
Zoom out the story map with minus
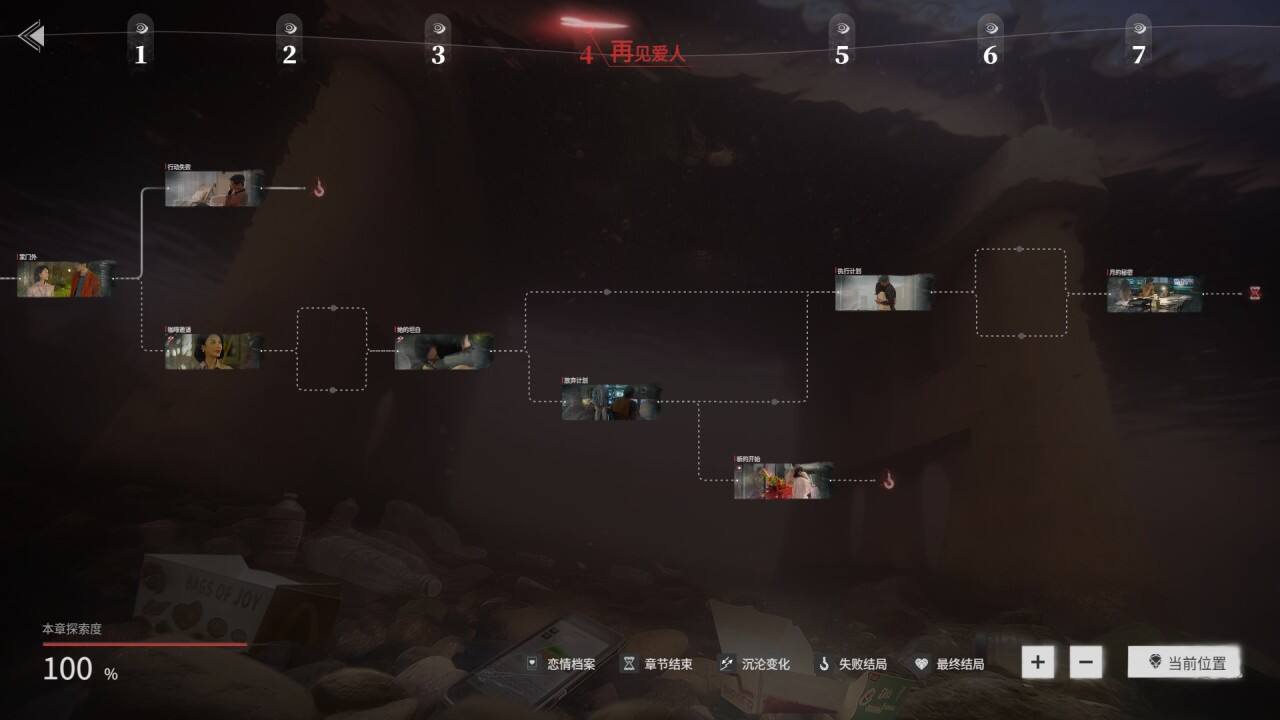pos(1086,662)
